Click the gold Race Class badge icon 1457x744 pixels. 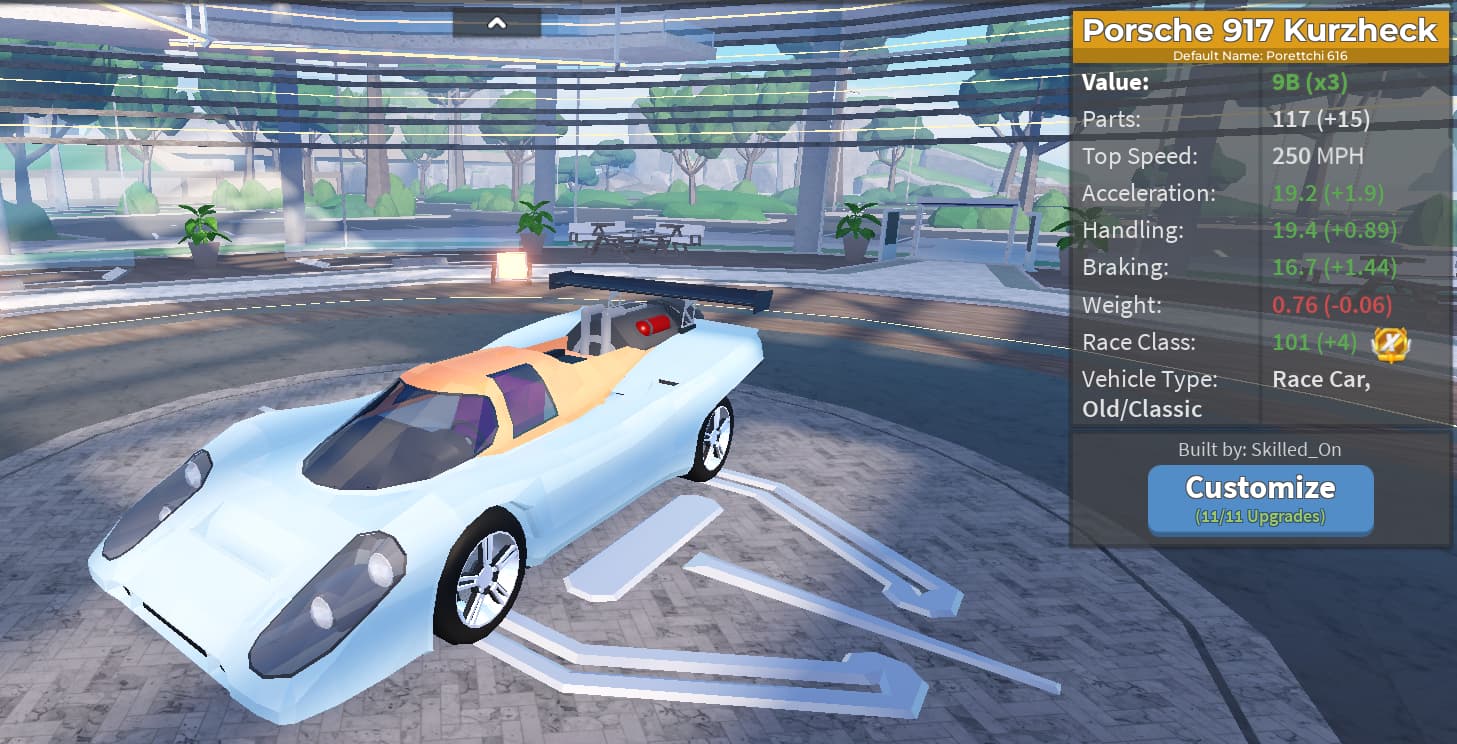click(1391, 344)
